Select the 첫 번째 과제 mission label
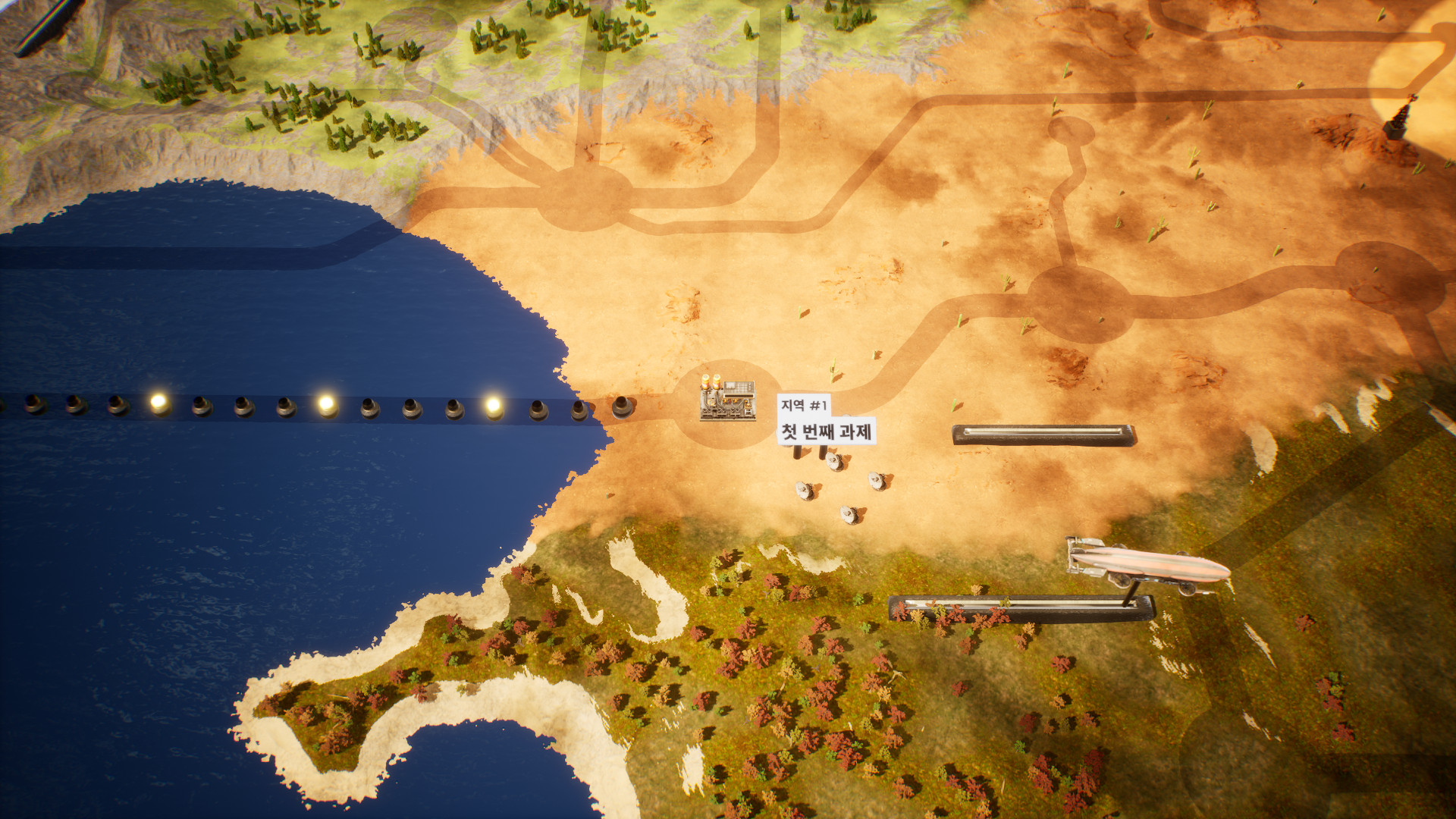Image resolution: width=1456 pixels, height=819 pixels. (827, 431)
